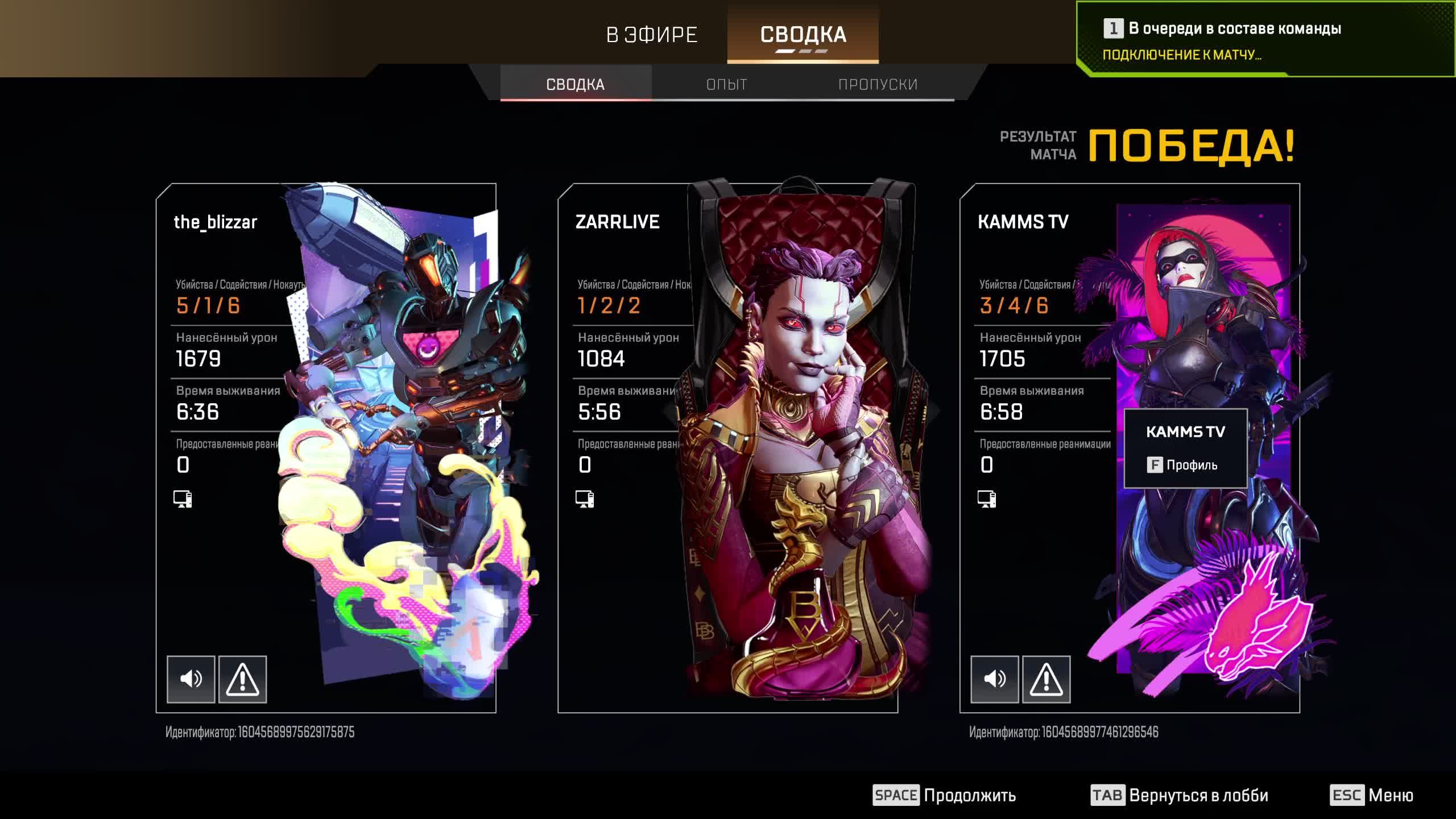
Task: Click the PC platform icon on the_blizzar card
Action: click(183, 499)
